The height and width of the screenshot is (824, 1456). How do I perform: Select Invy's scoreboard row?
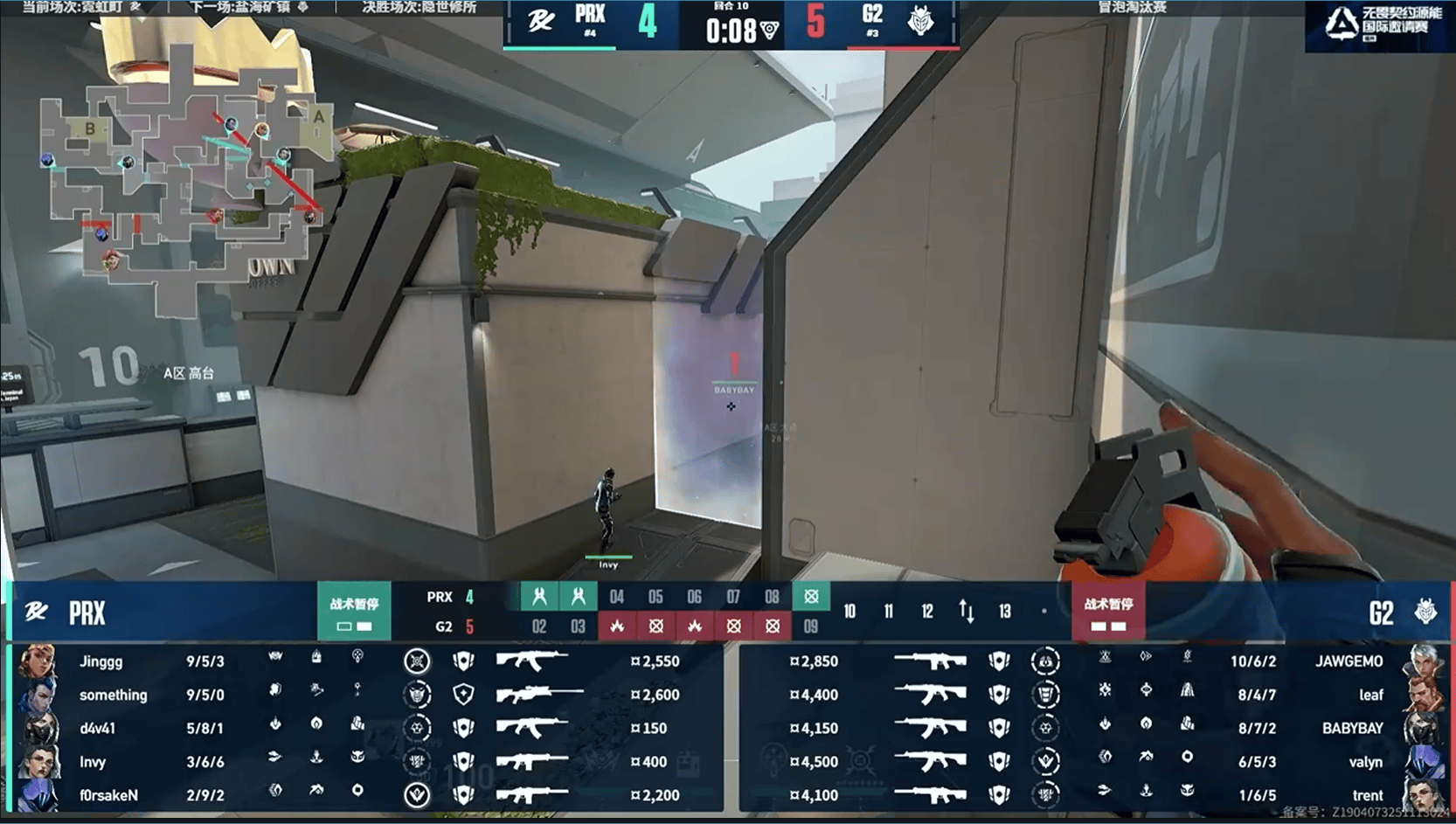(367, 762)
